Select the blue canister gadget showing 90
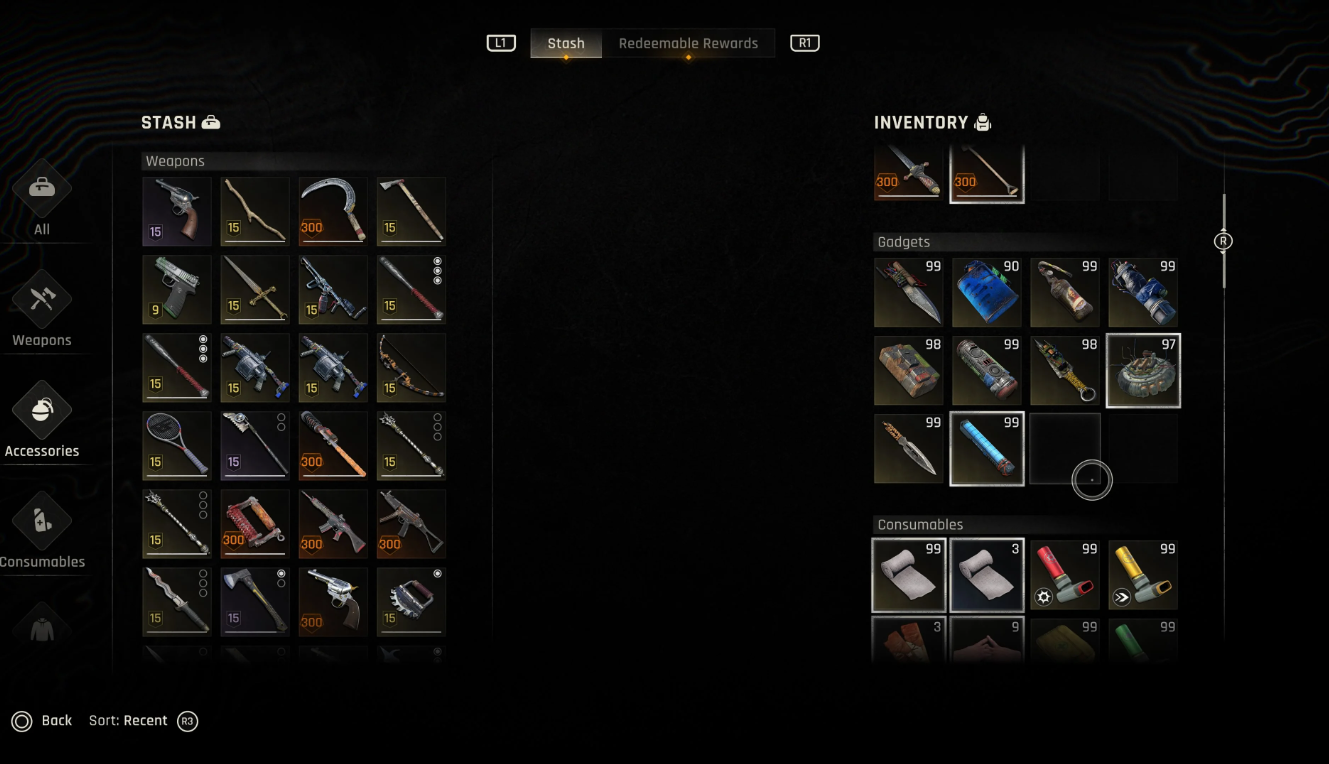 (987, 293)
